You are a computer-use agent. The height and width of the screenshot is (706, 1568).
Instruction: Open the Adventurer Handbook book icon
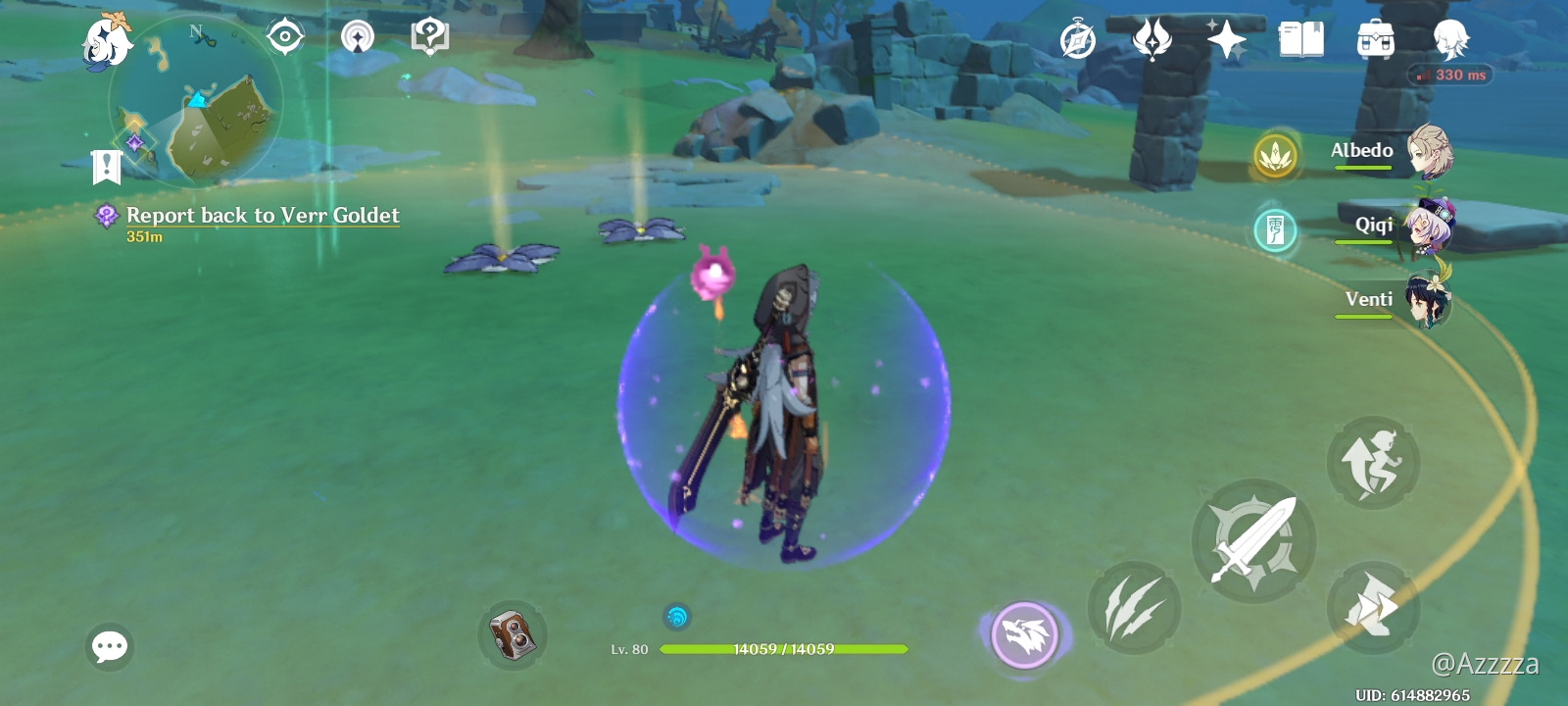[1301, 41]
